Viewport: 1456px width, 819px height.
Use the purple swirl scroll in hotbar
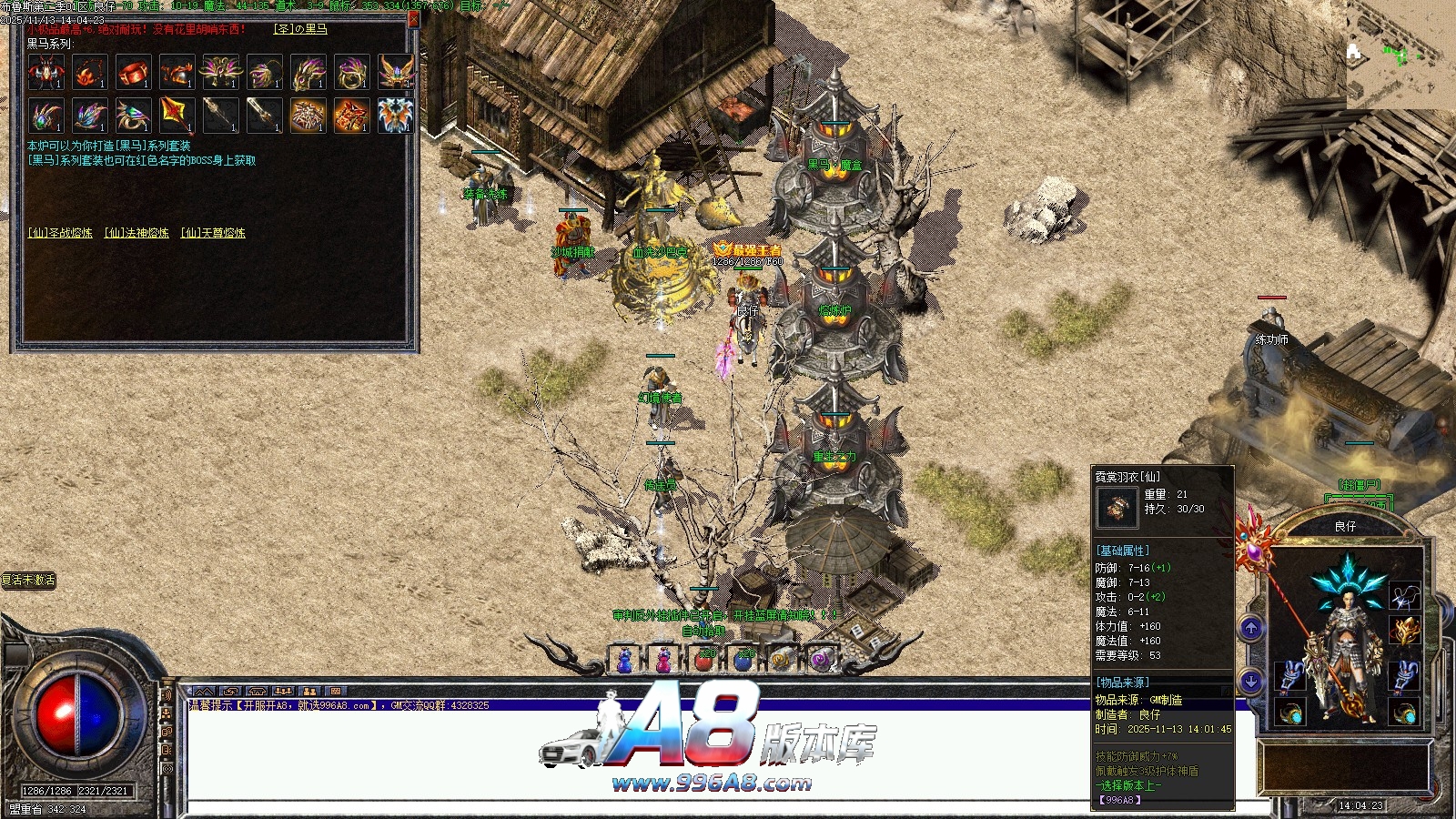(x=821, y=660)
